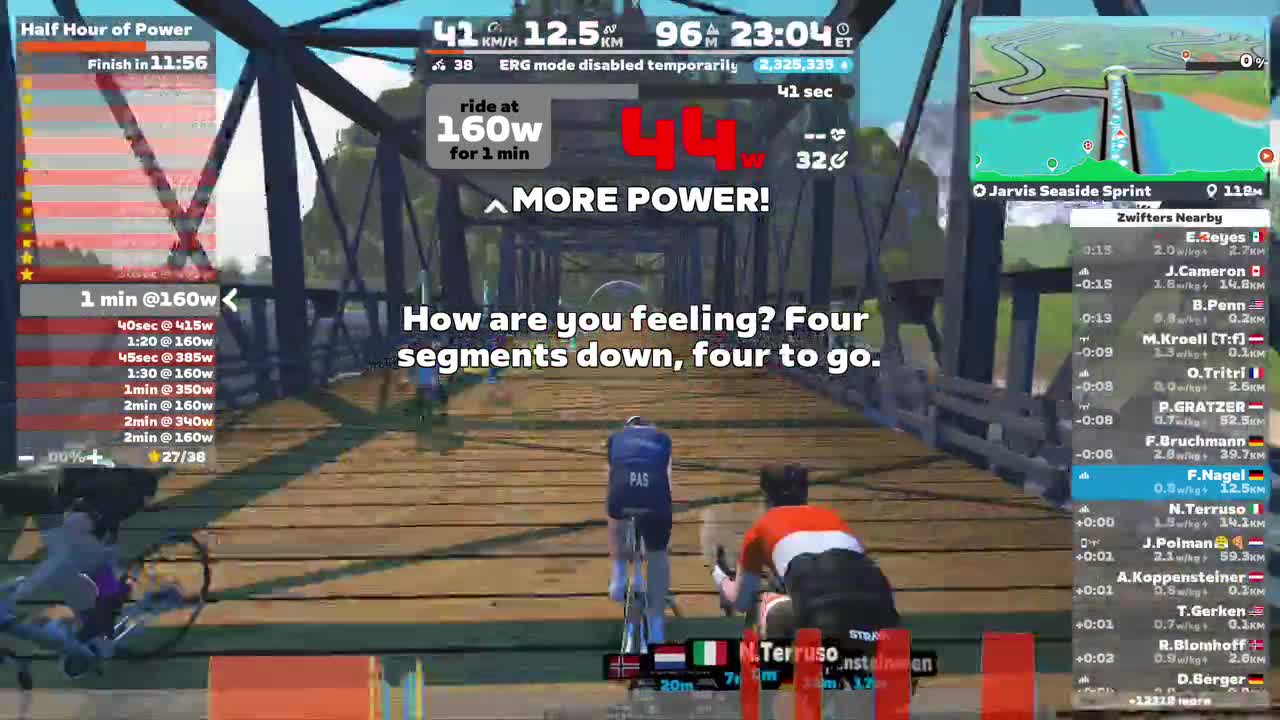Click the route icon beside 12.5 KM
The width and height of the screenshot is (1280, 720).
coord(610,28)
